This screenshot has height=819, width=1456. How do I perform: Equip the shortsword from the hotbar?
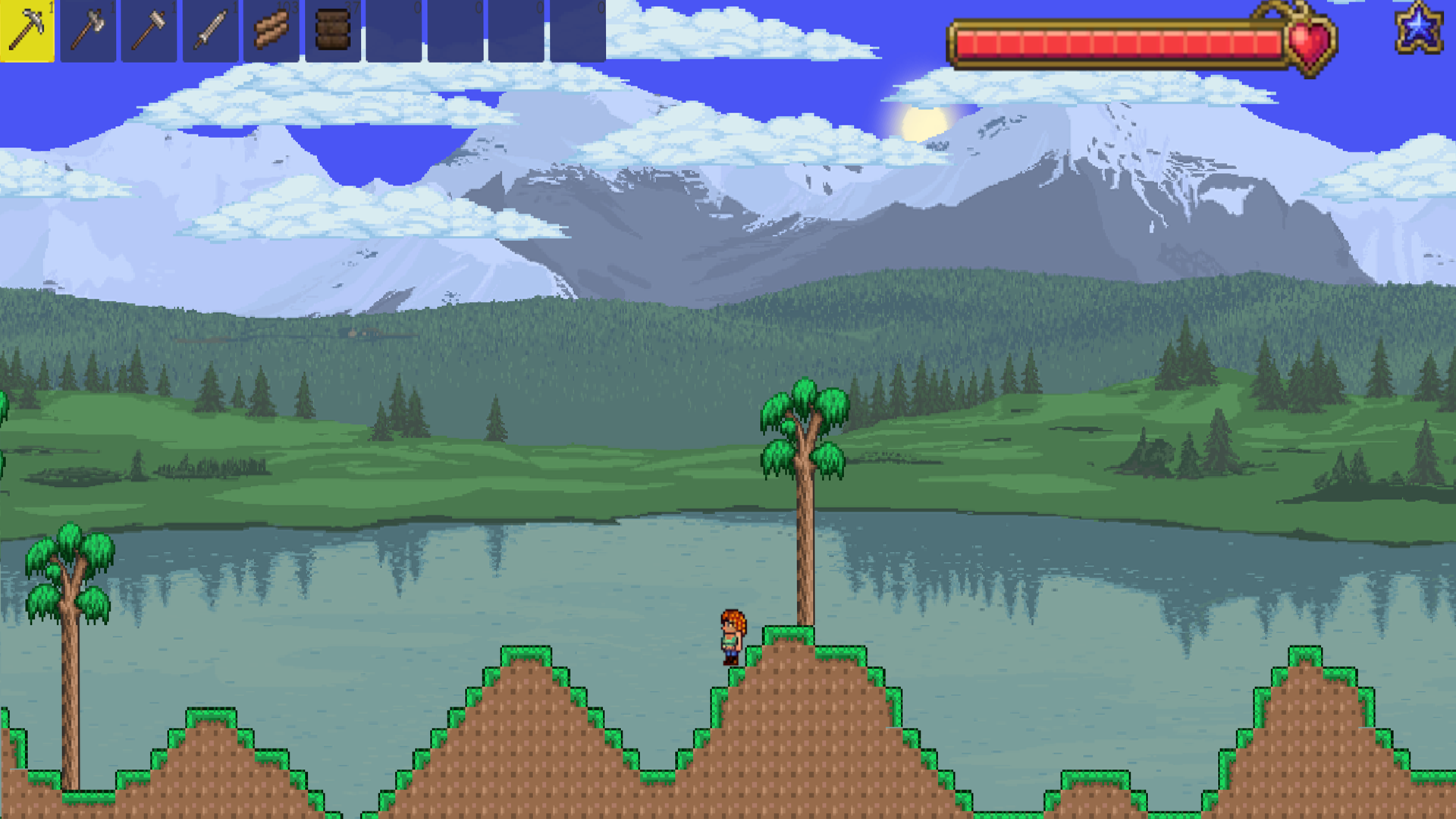click(209, 32)
